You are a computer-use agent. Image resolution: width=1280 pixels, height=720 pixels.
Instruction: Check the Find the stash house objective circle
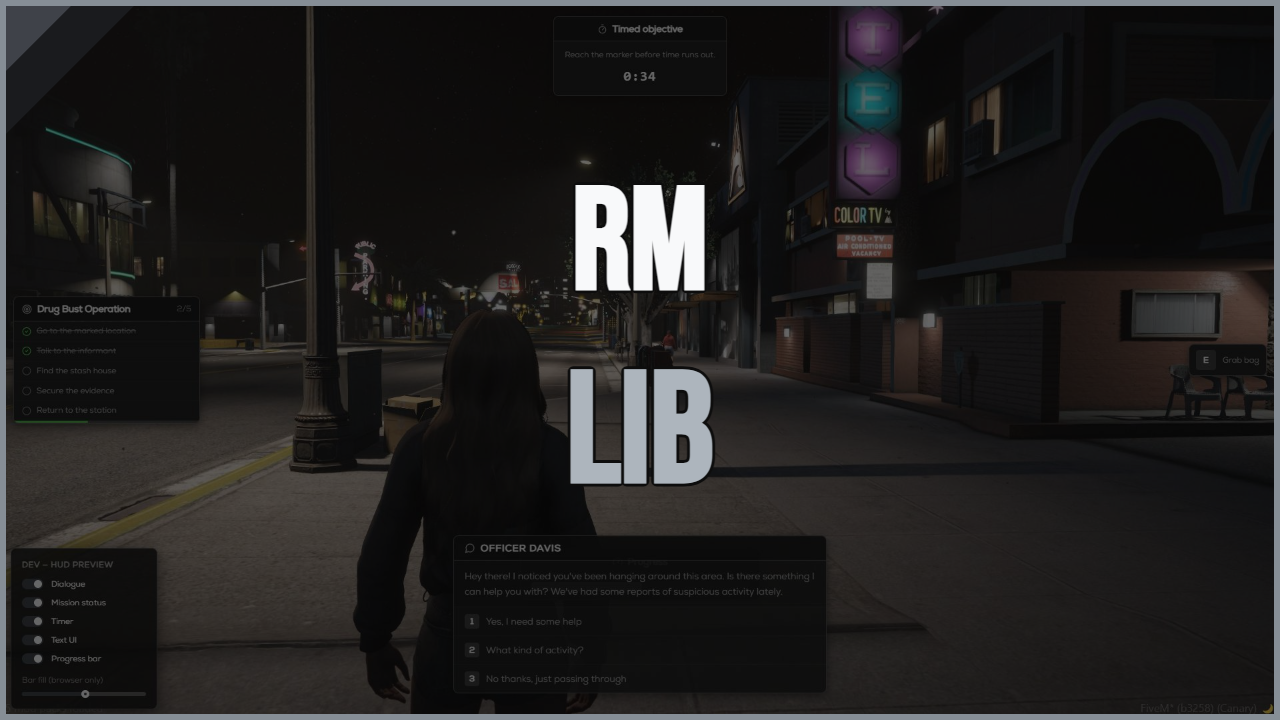[x=26, y=371]
